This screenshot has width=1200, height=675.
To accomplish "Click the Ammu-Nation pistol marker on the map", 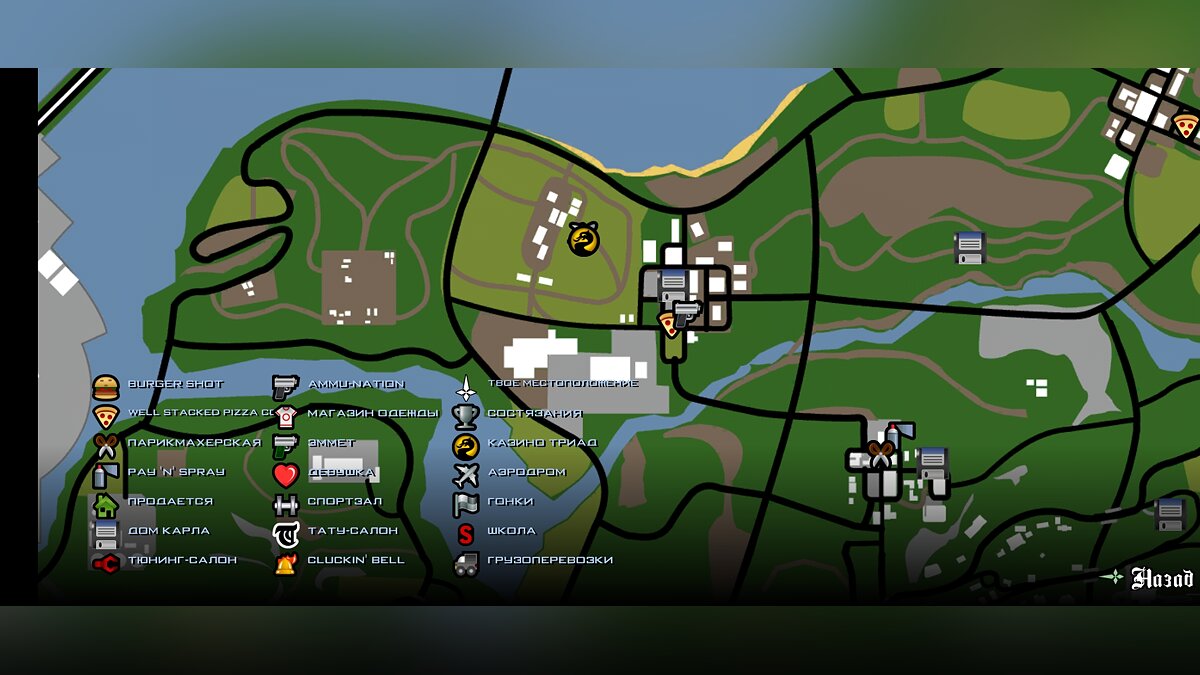I will tap(687, 314).
